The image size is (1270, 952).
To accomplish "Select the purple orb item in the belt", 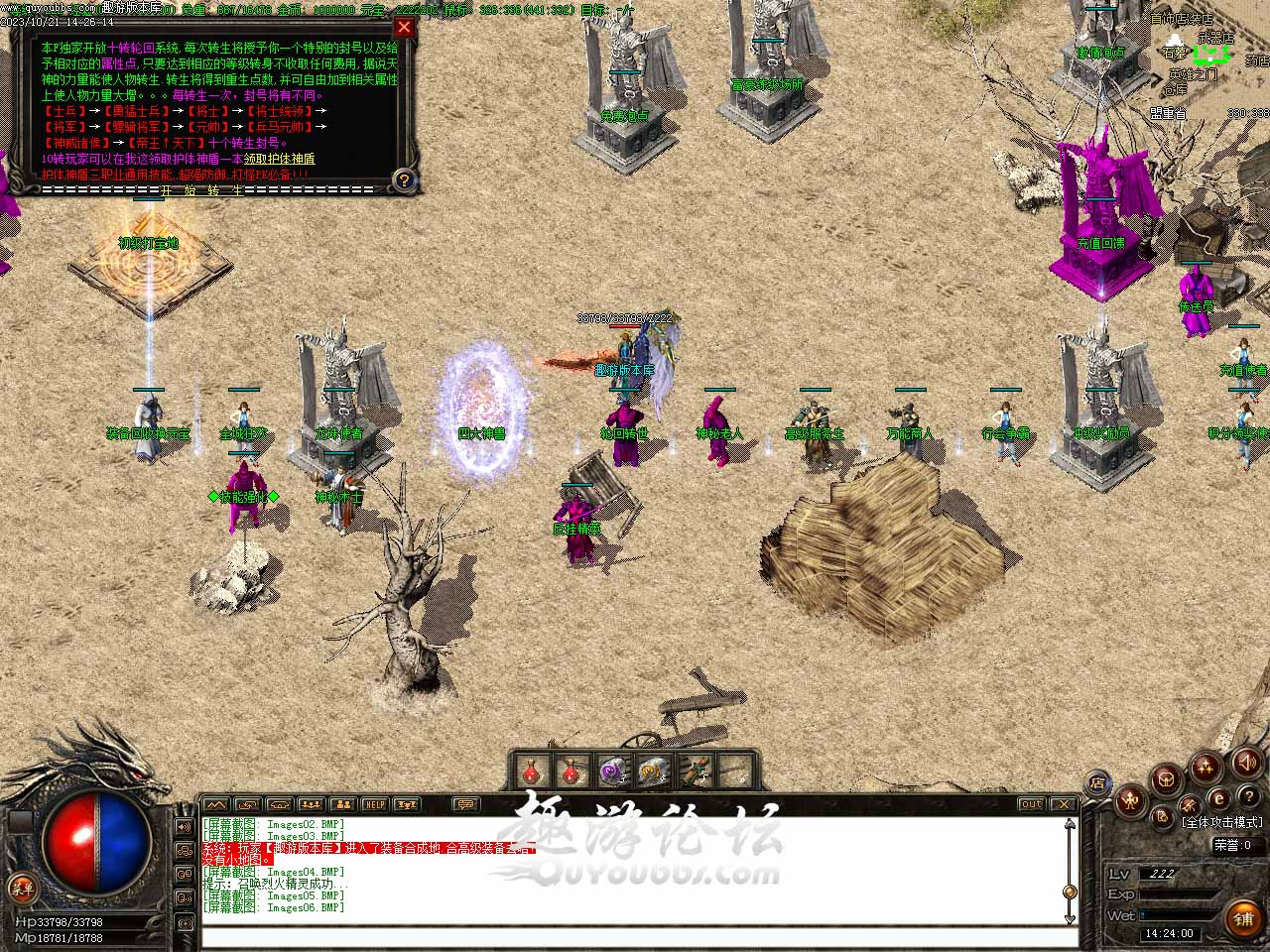I will click(x=610, y=770).
